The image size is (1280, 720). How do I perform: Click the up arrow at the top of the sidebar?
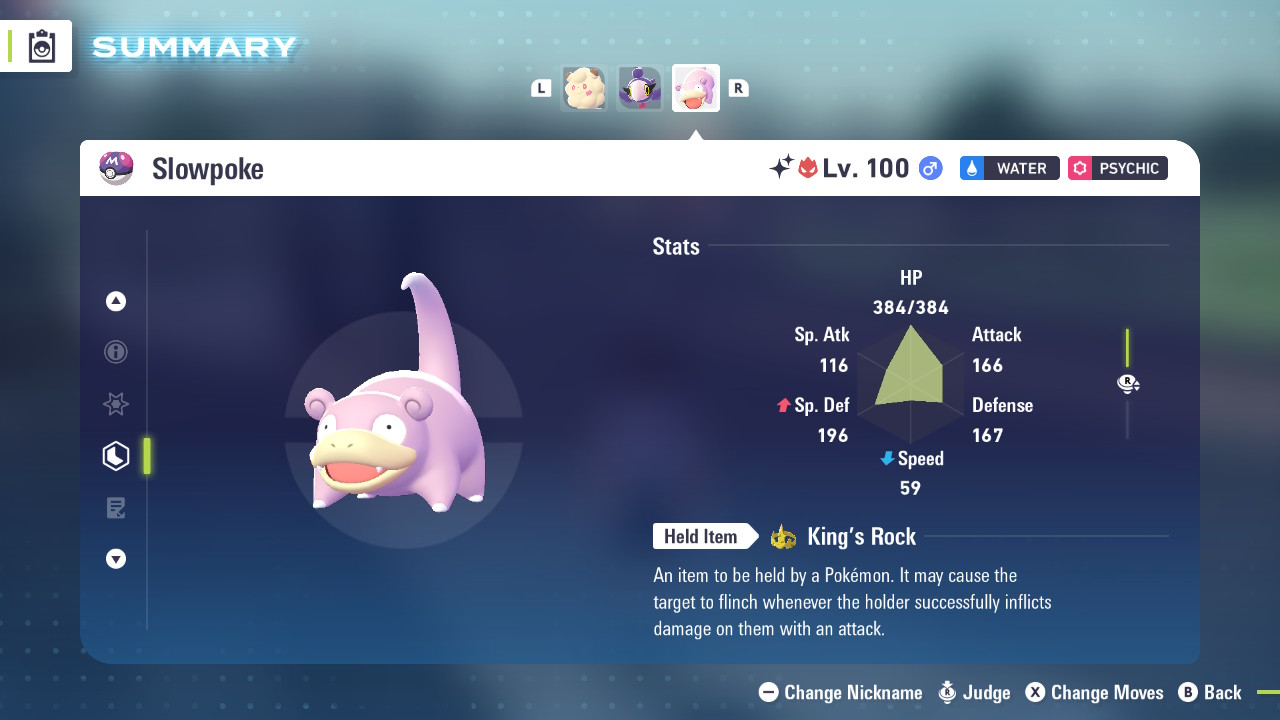[116, 301]
